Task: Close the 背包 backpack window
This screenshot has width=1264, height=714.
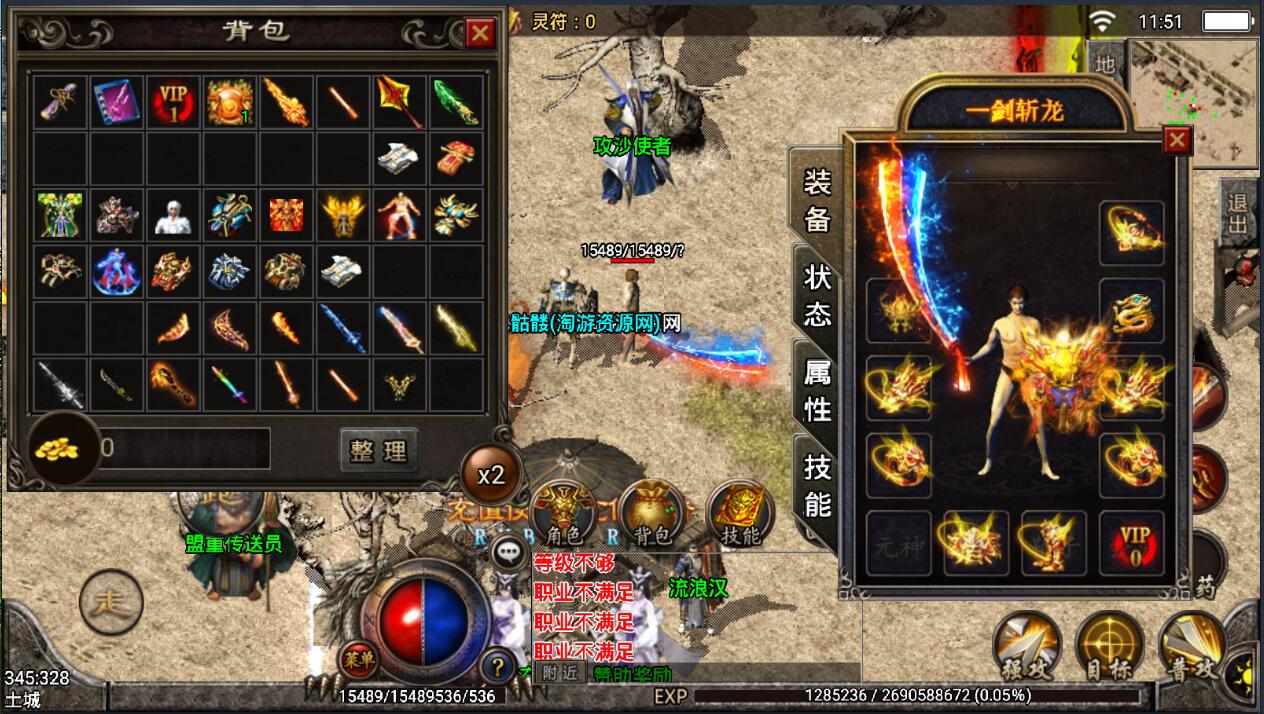Action: [480, 34]
